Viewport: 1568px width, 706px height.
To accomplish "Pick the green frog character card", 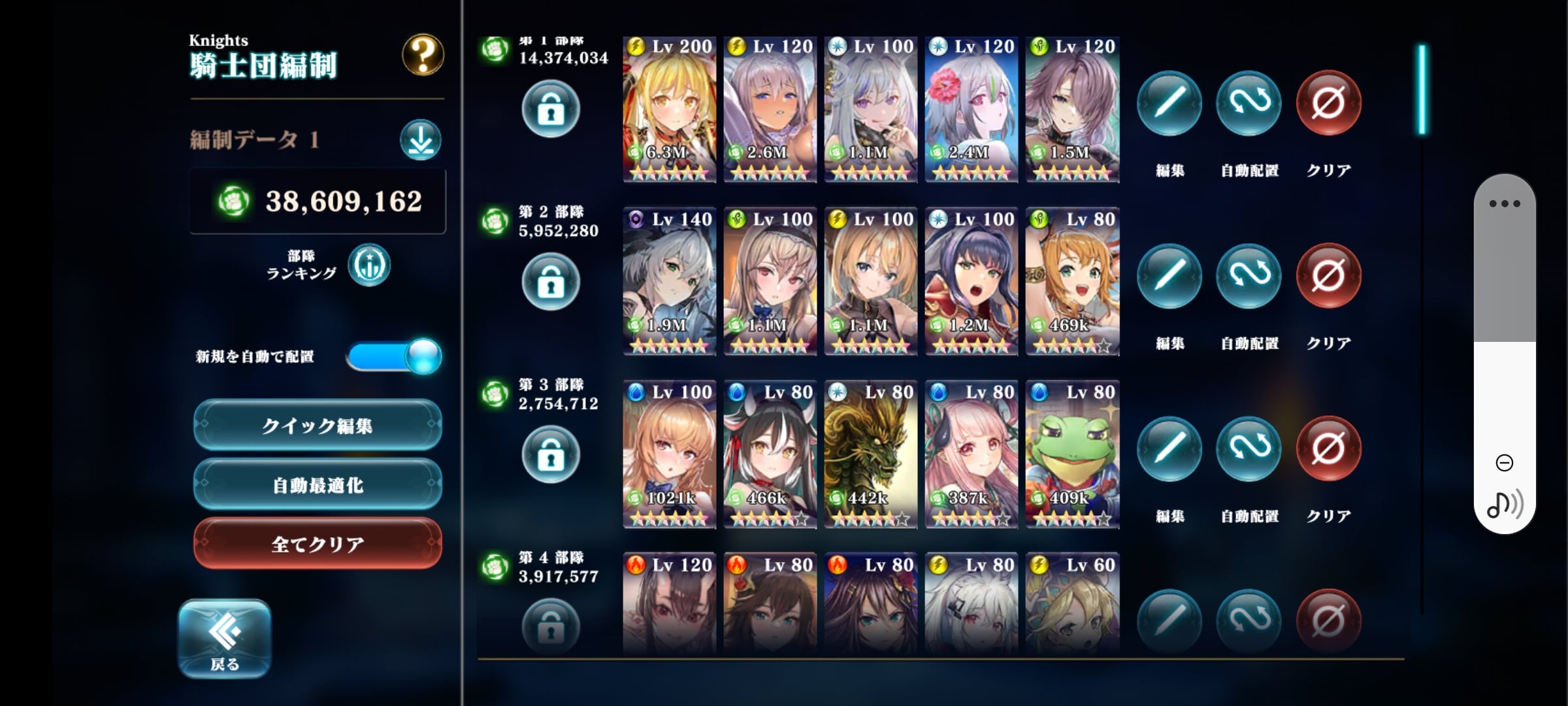I will (1072, 454).
